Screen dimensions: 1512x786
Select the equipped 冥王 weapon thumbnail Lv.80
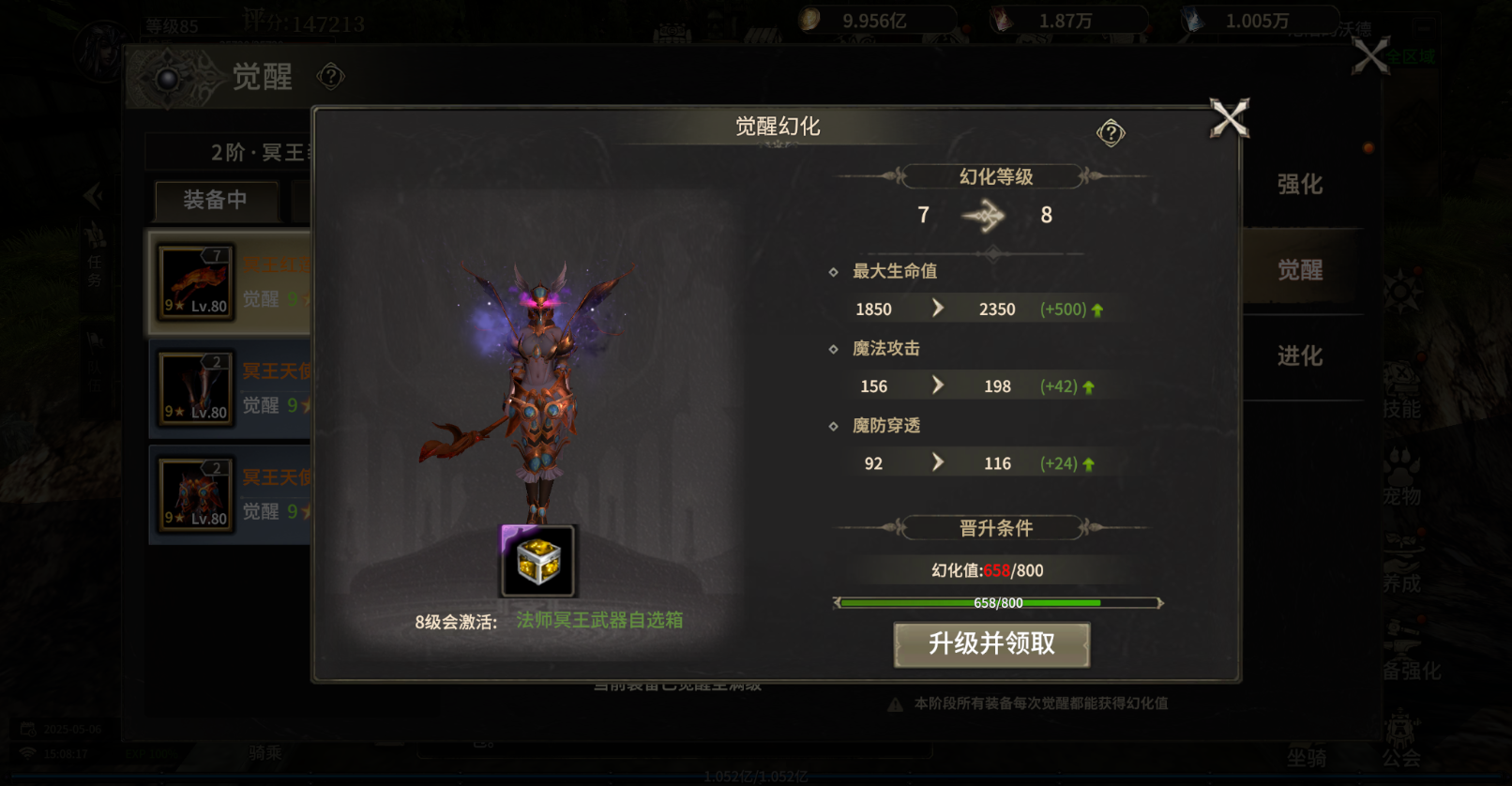coord(193,281)
